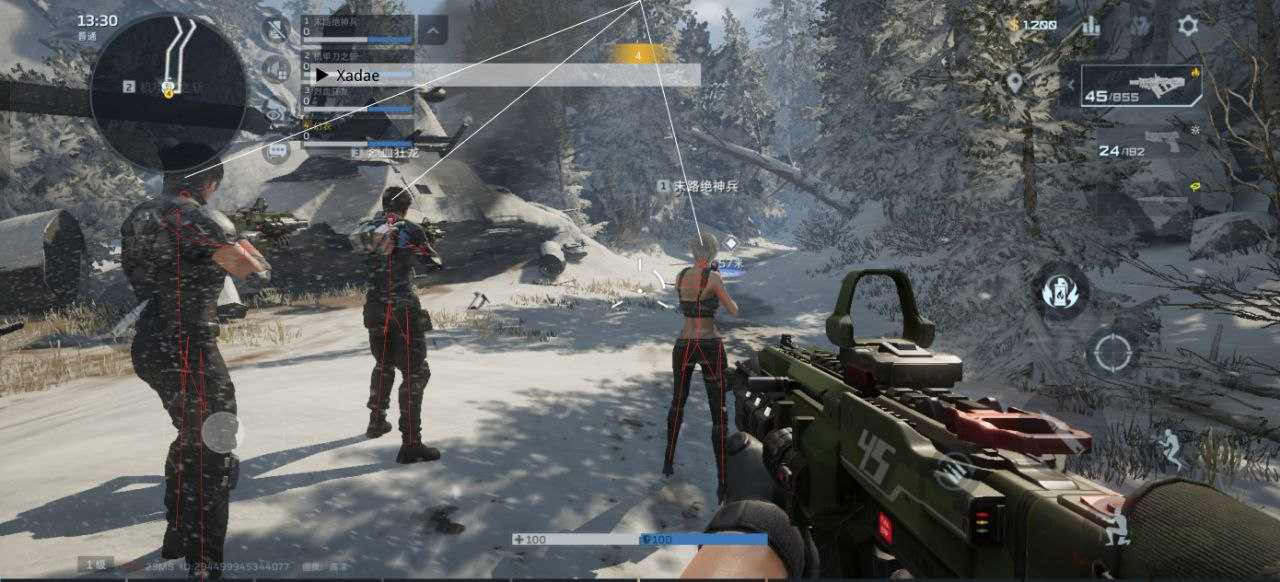This screenshot has width=1280, height=582.
Task: Activate the fire canister skill button
Action: pyautogui.click(x=1061, y=291)
